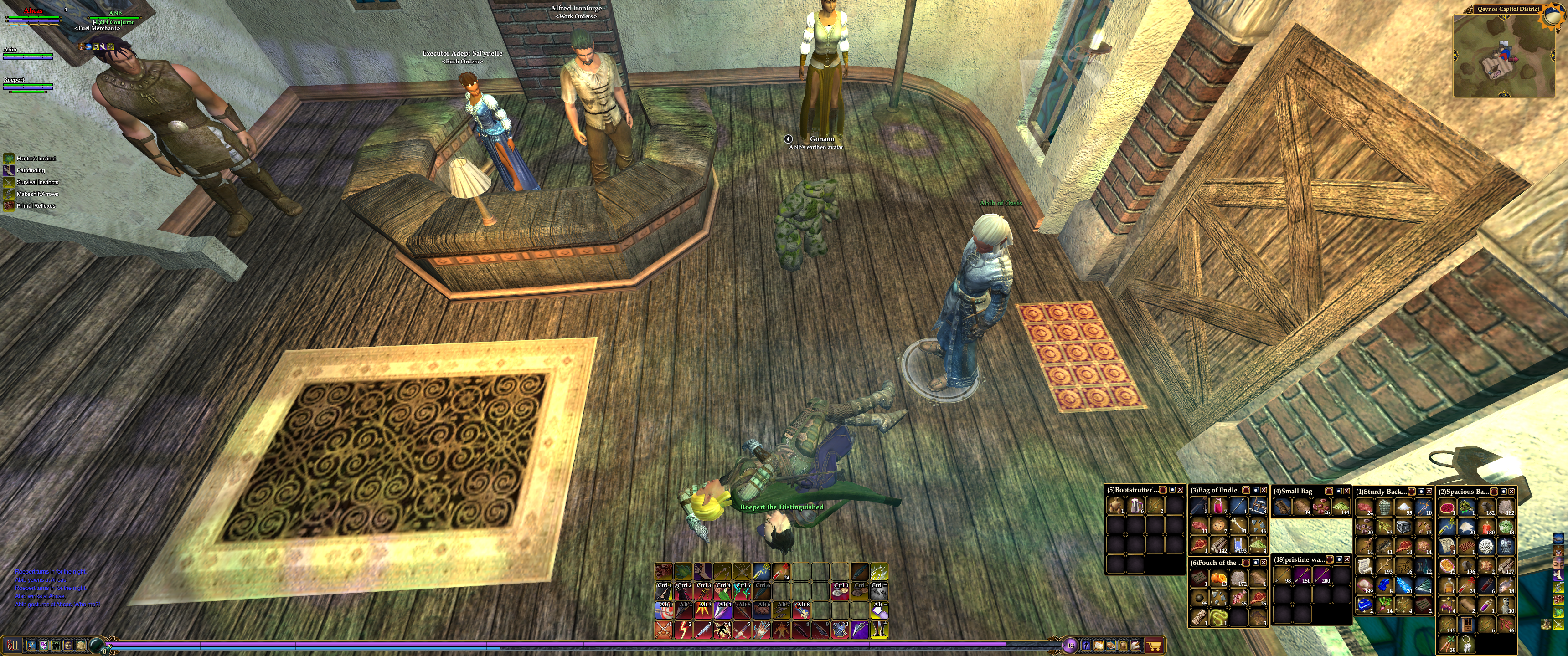Image resolution: width=1568 pixels, height=656 pixels.
Task: Select the carrots stack in Spacious Bag
Action: pos(1447,644)
